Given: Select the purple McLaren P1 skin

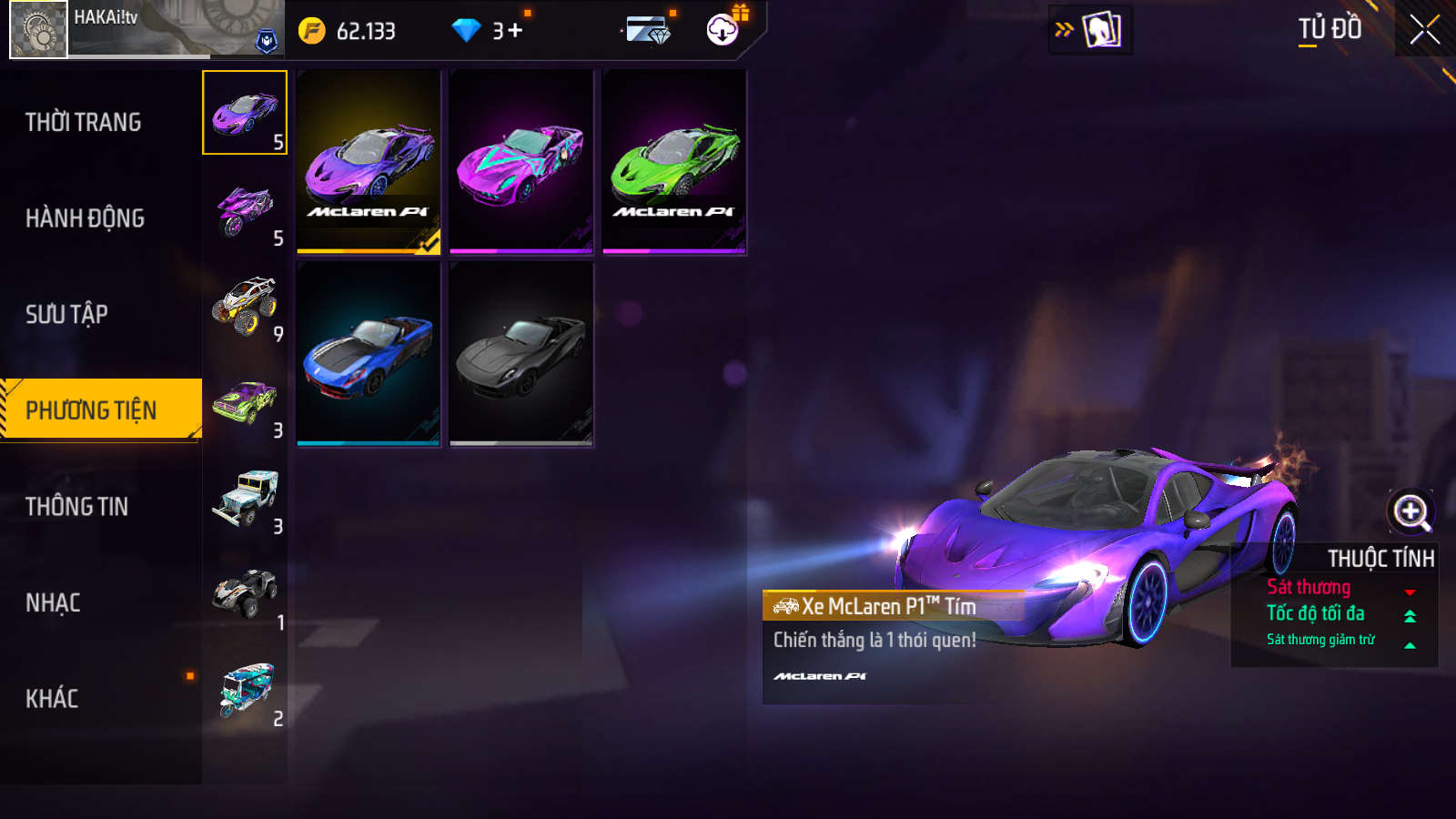Looking at the screenshot, I should coord(369,162).
